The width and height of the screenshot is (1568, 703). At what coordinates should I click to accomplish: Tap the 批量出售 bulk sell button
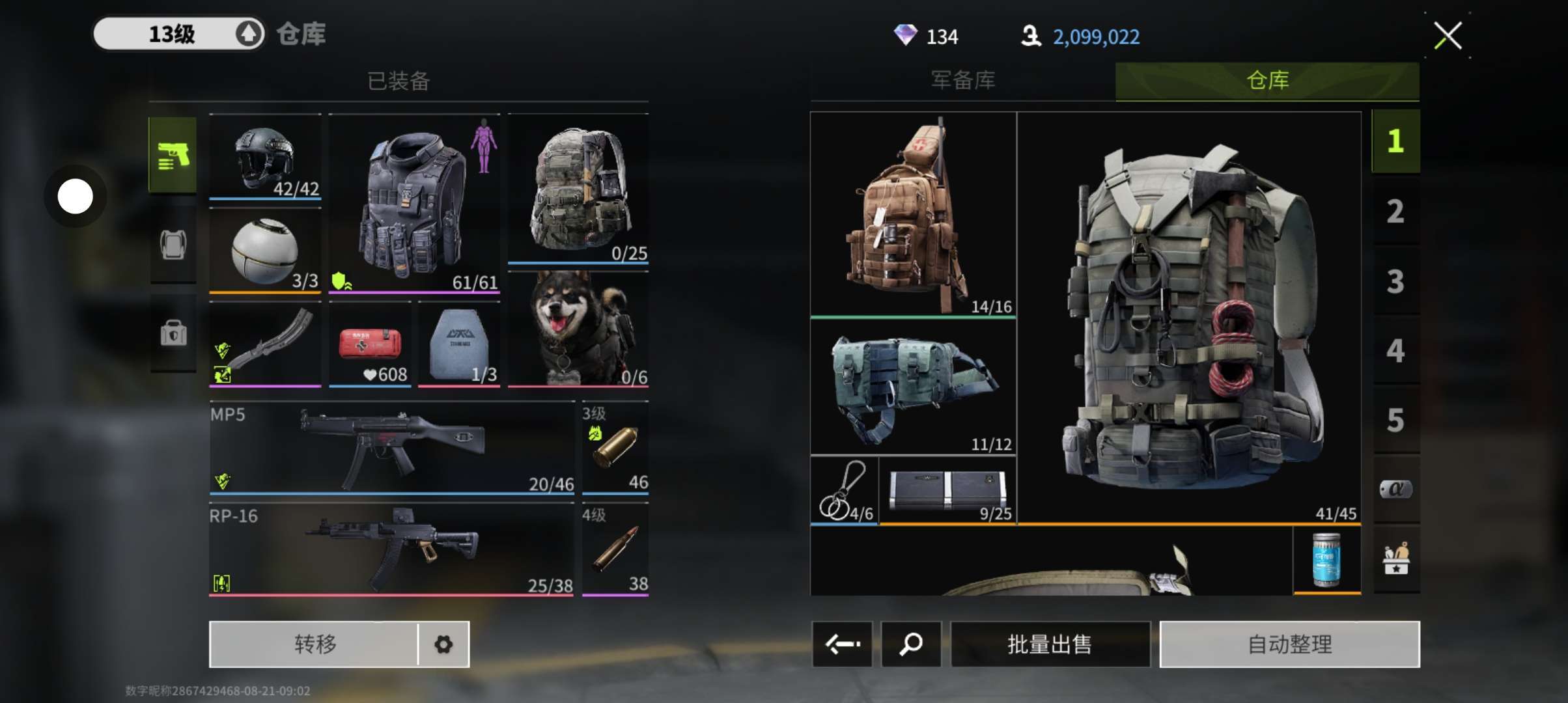[x=1050, y=644]
